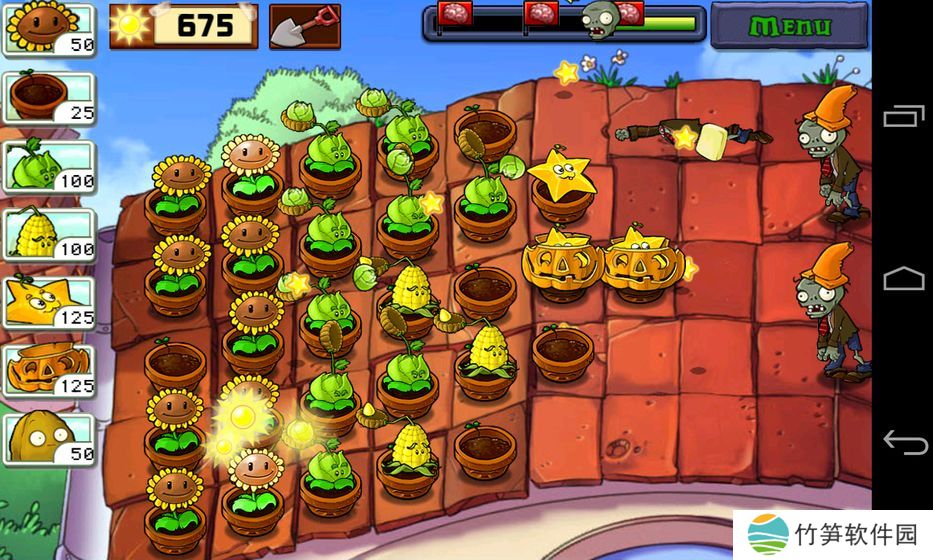
Task: Select the Sunflower seed packet
Action: pos(49,30)
